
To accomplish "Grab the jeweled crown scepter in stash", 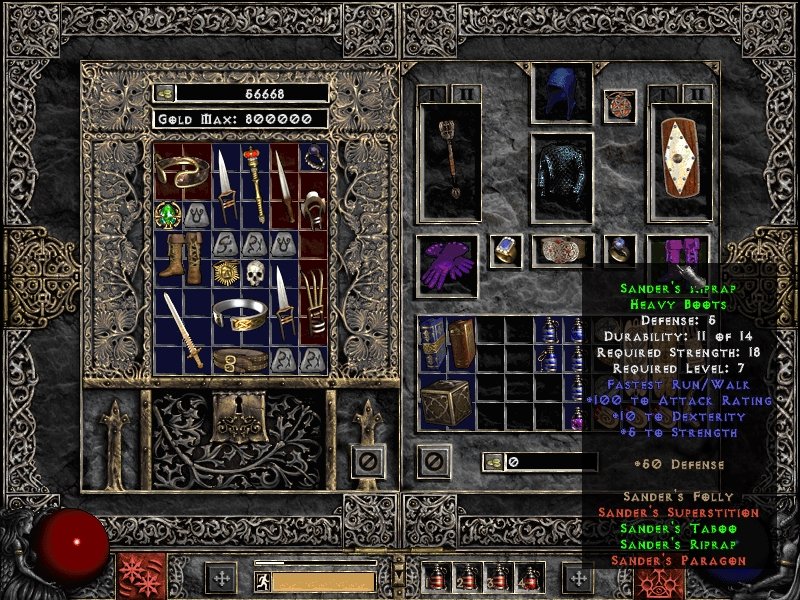I will tap(255, 184).
